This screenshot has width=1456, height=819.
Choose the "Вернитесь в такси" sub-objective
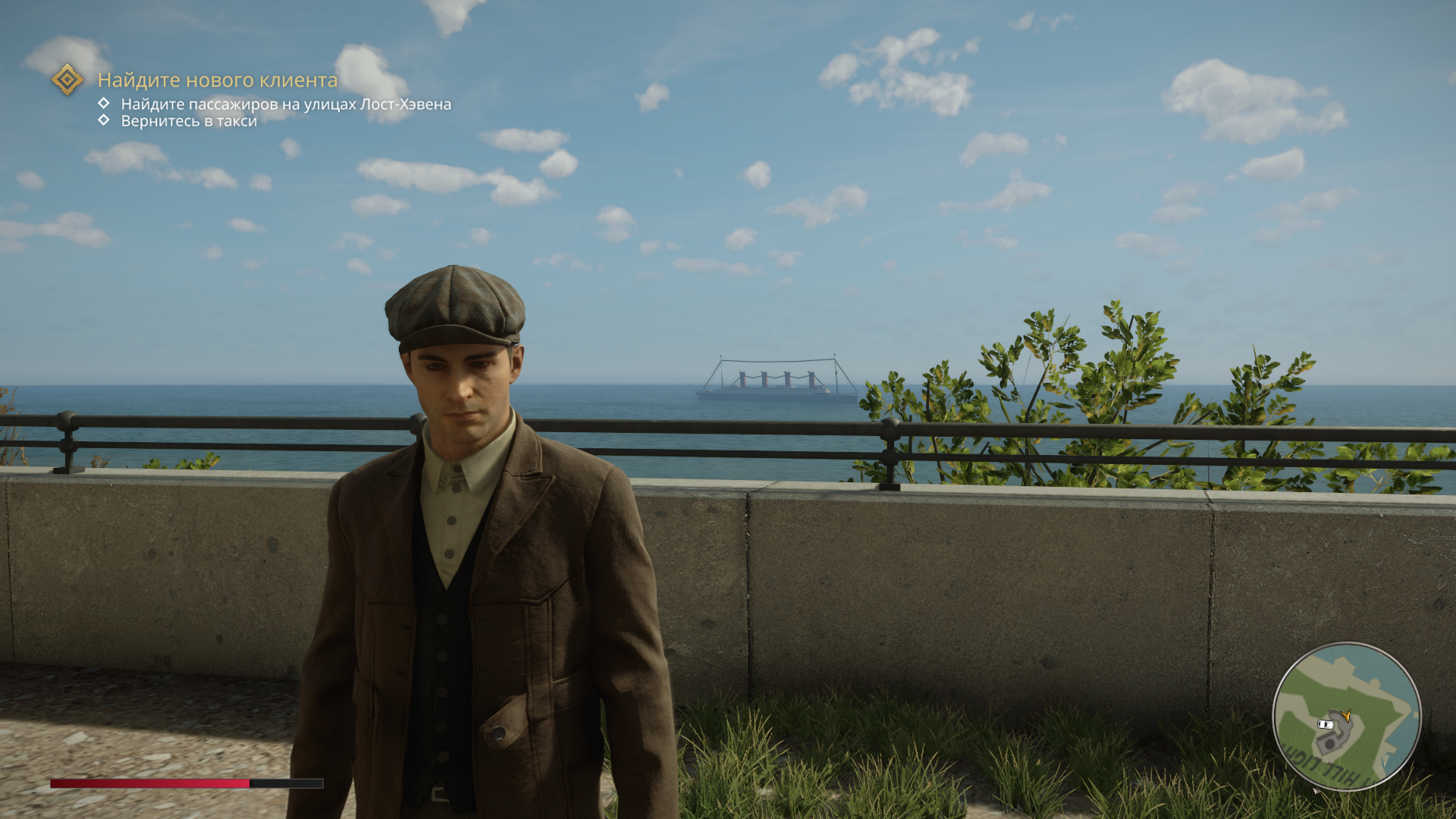click(x=189, y=121)
